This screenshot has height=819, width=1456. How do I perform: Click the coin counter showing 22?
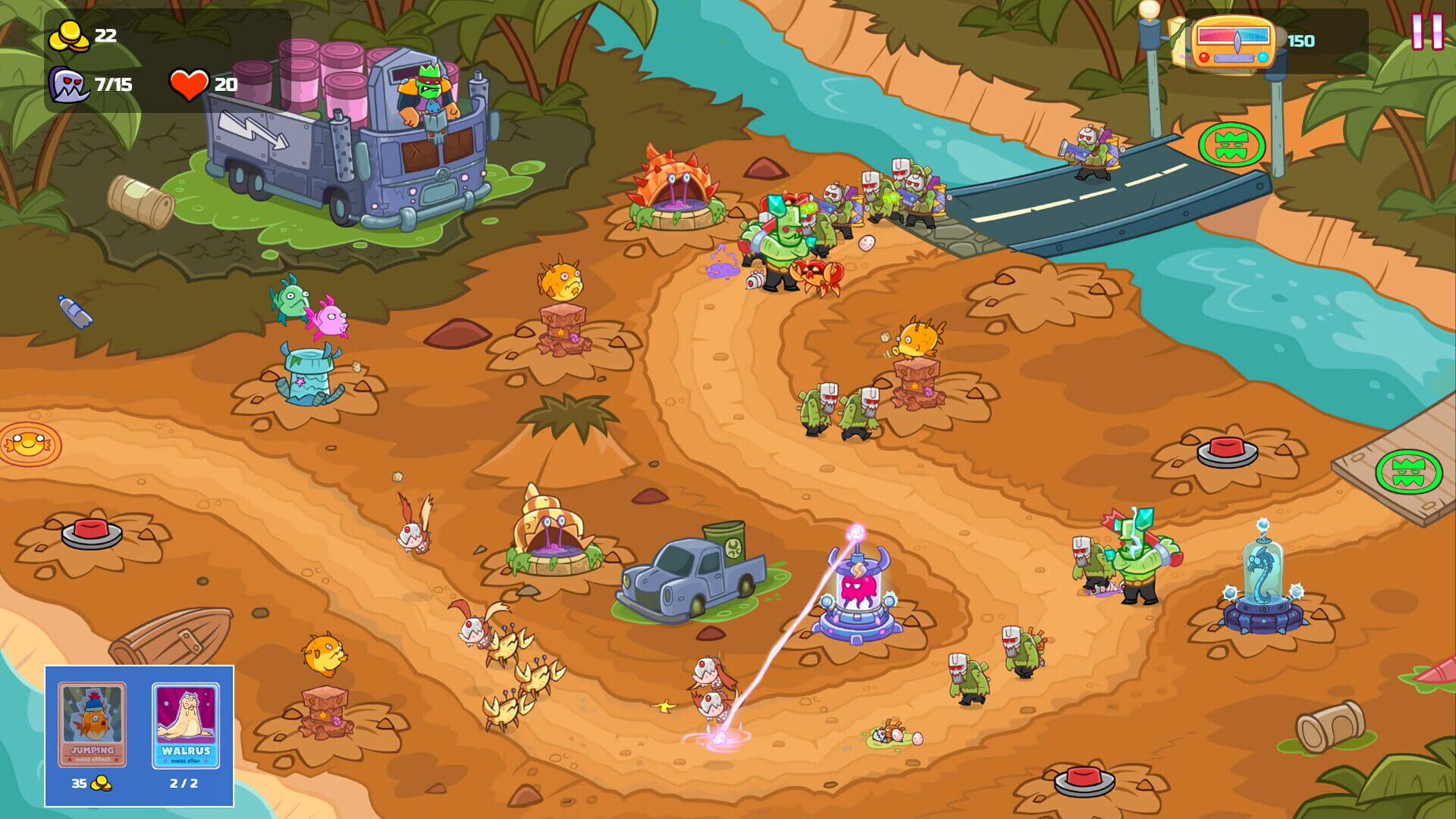[86, 34]
